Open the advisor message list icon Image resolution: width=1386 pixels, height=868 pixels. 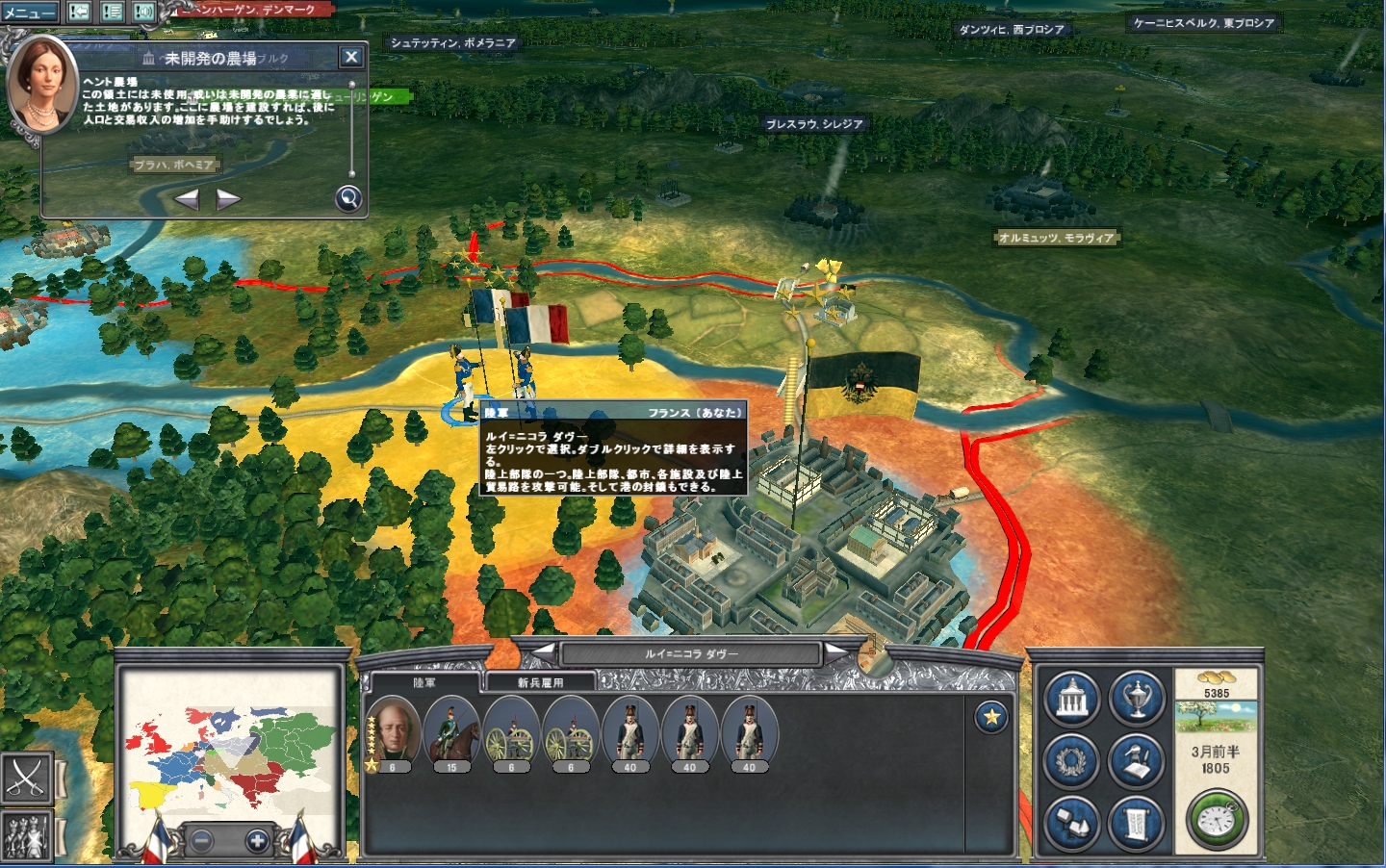point(112,13)
